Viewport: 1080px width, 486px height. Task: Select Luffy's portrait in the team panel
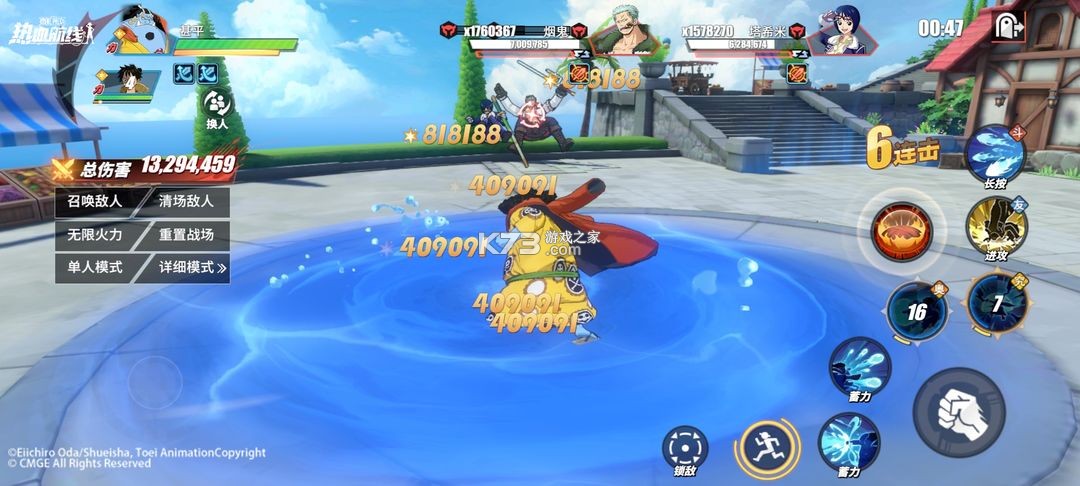click(121, 78)
